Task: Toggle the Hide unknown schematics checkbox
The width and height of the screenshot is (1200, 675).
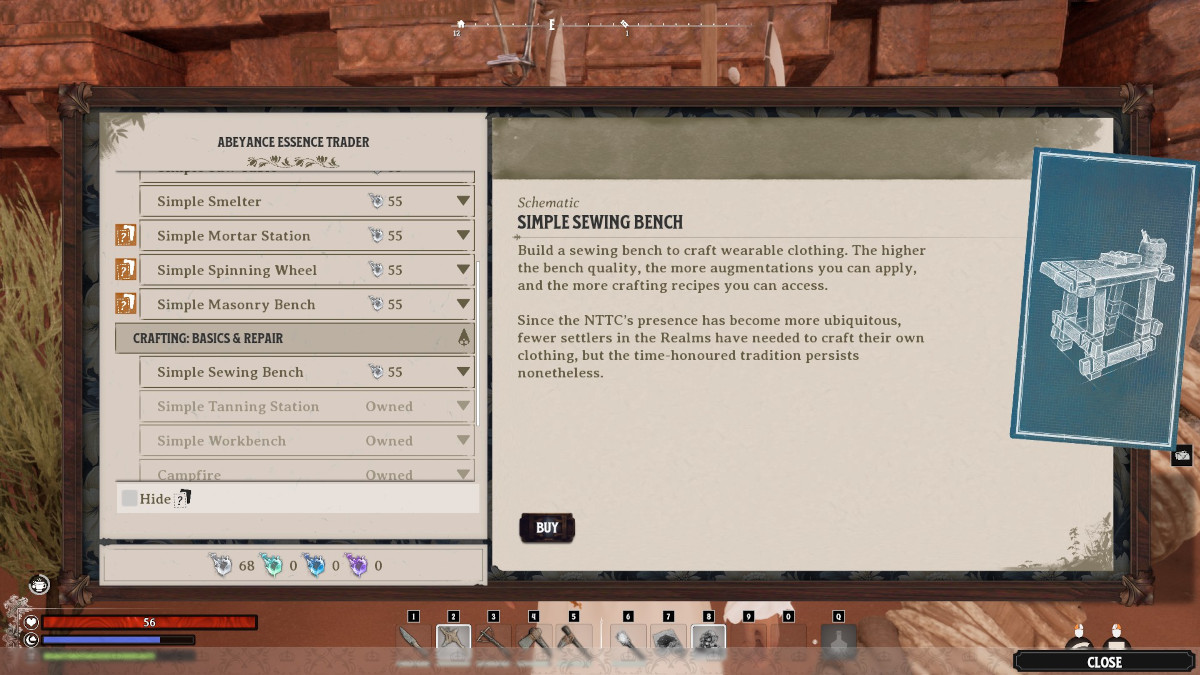Action: 130,498
